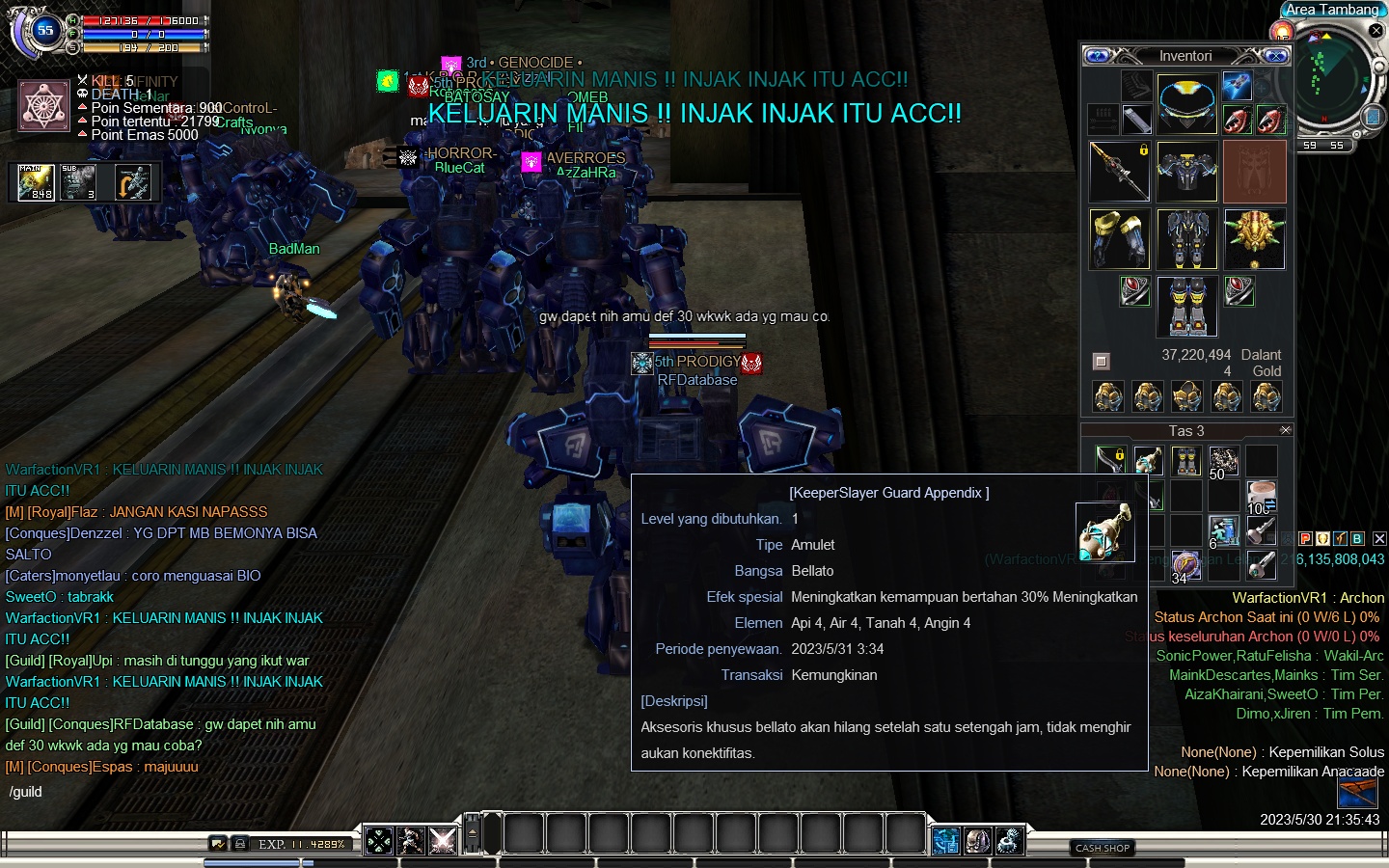Select the equipped helmet slot
This screenshot has height=868, width=1389.
(1186, 102)
